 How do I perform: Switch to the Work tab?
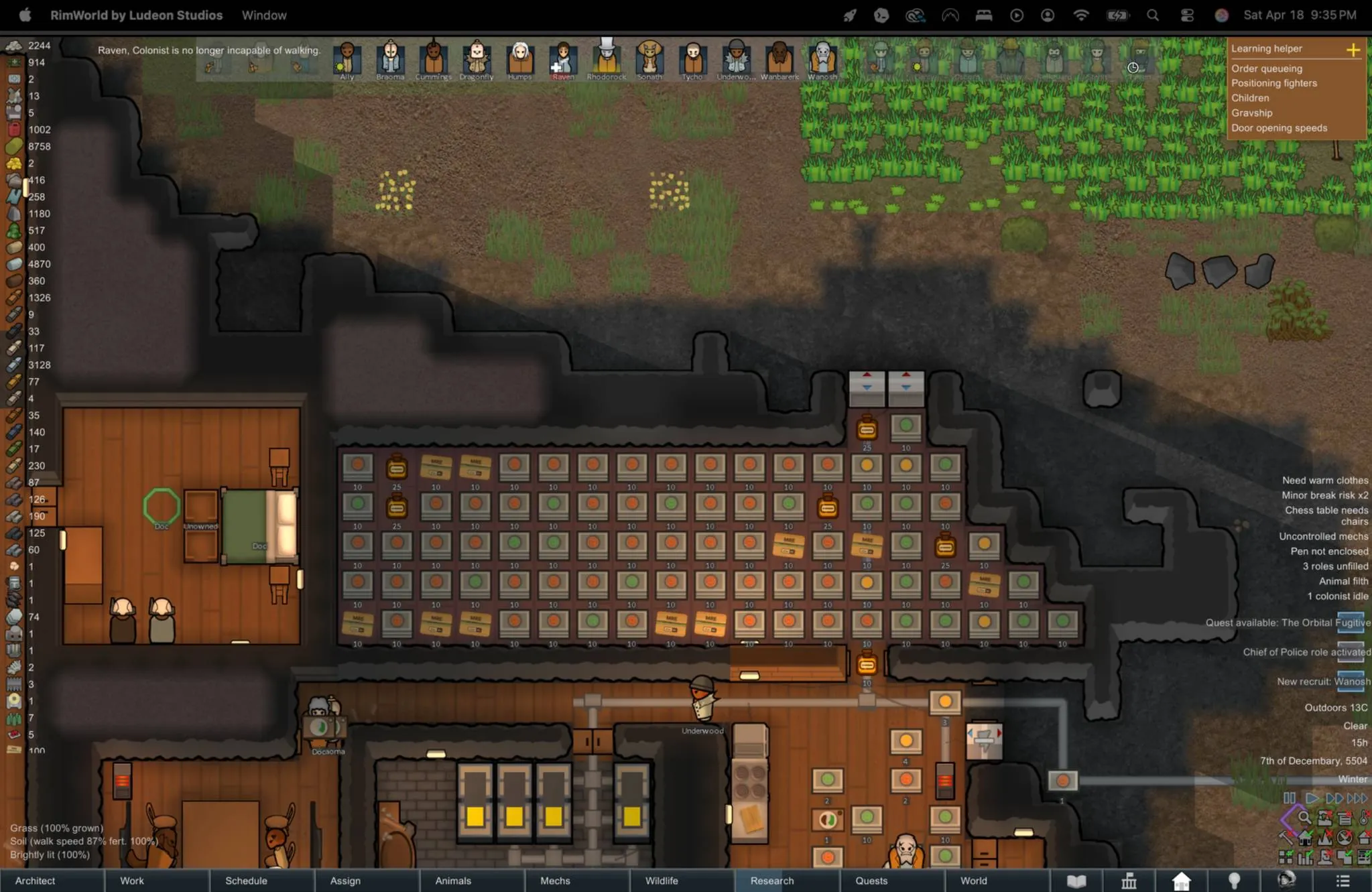point(132,881)
